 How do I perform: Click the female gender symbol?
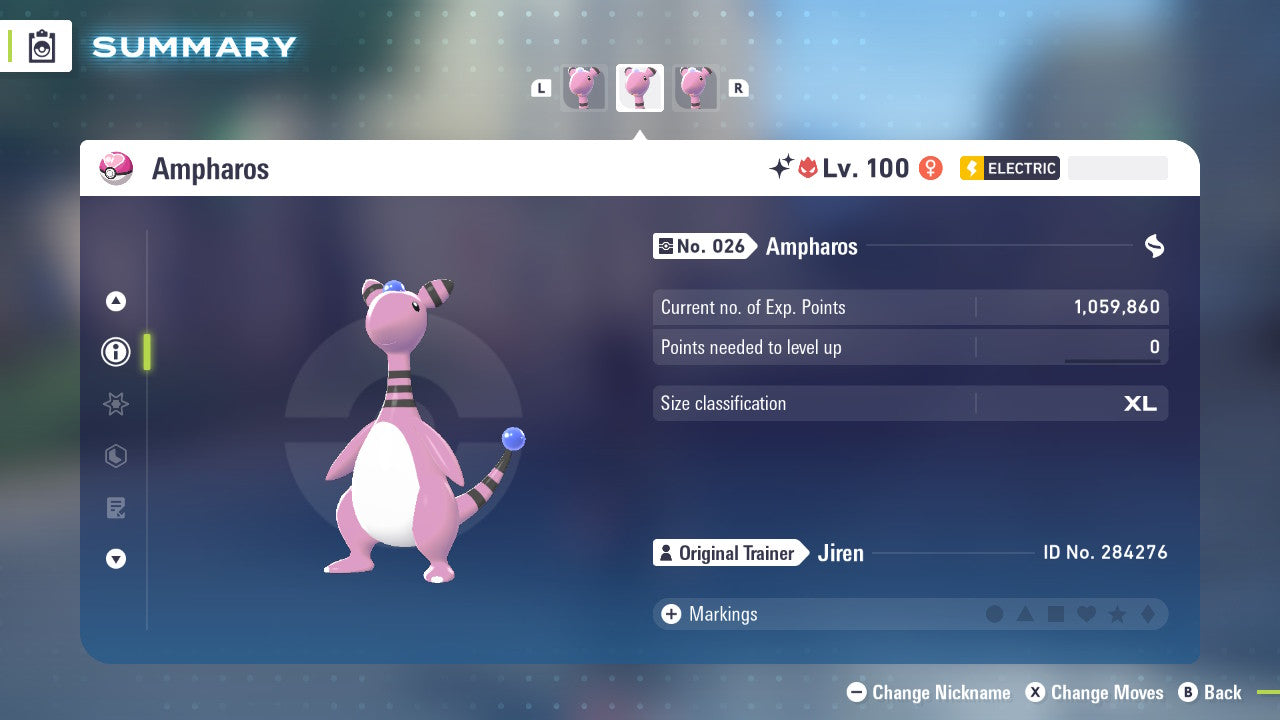929,168
